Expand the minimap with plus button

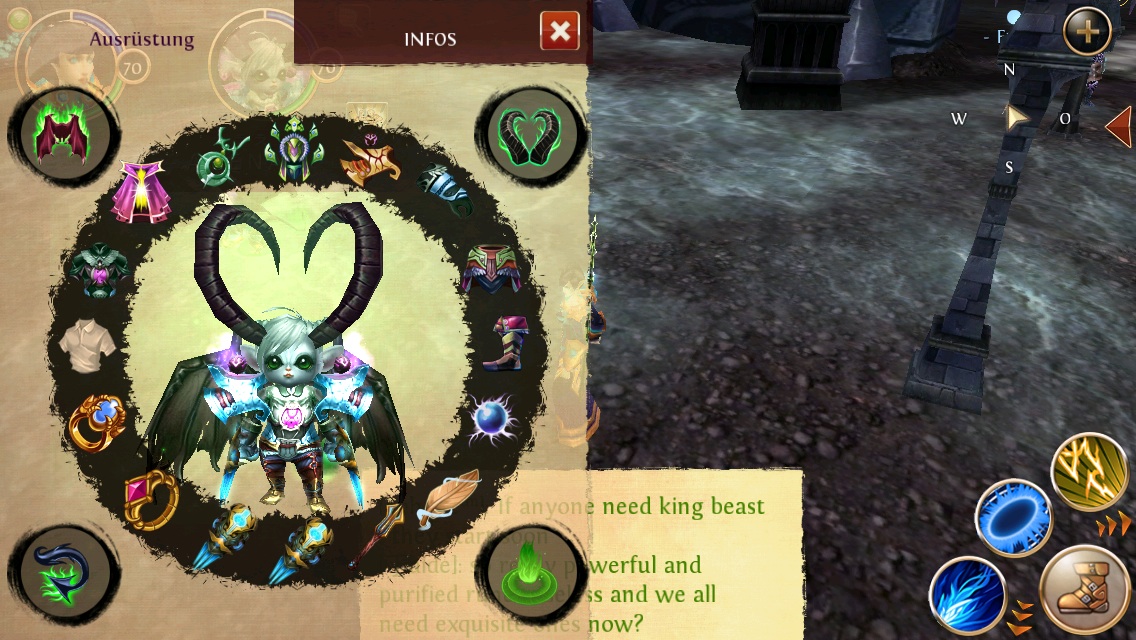tap(1087, 32)
